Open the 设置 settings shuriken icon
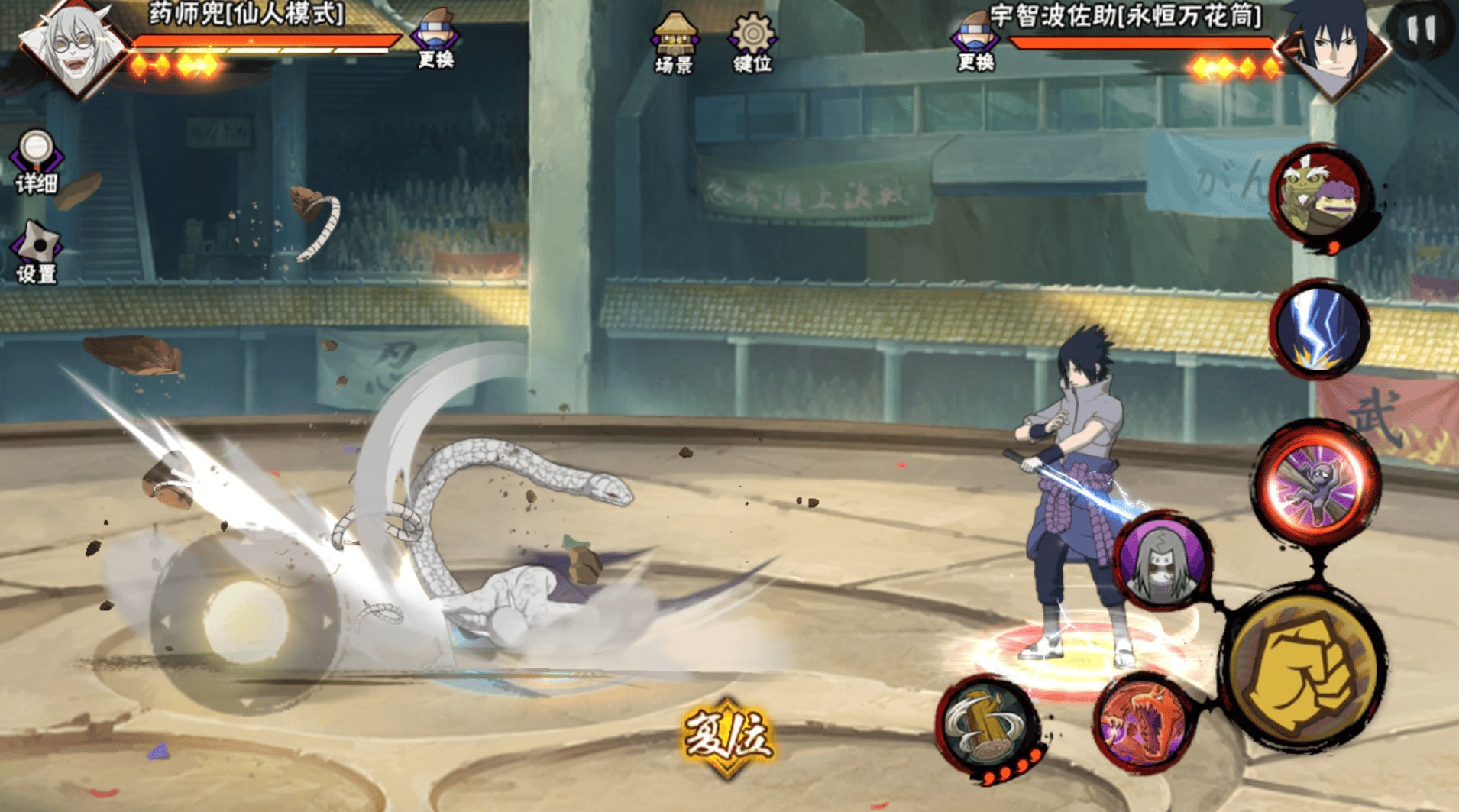Screen dimensions: 1459x812 coord(36,254)
